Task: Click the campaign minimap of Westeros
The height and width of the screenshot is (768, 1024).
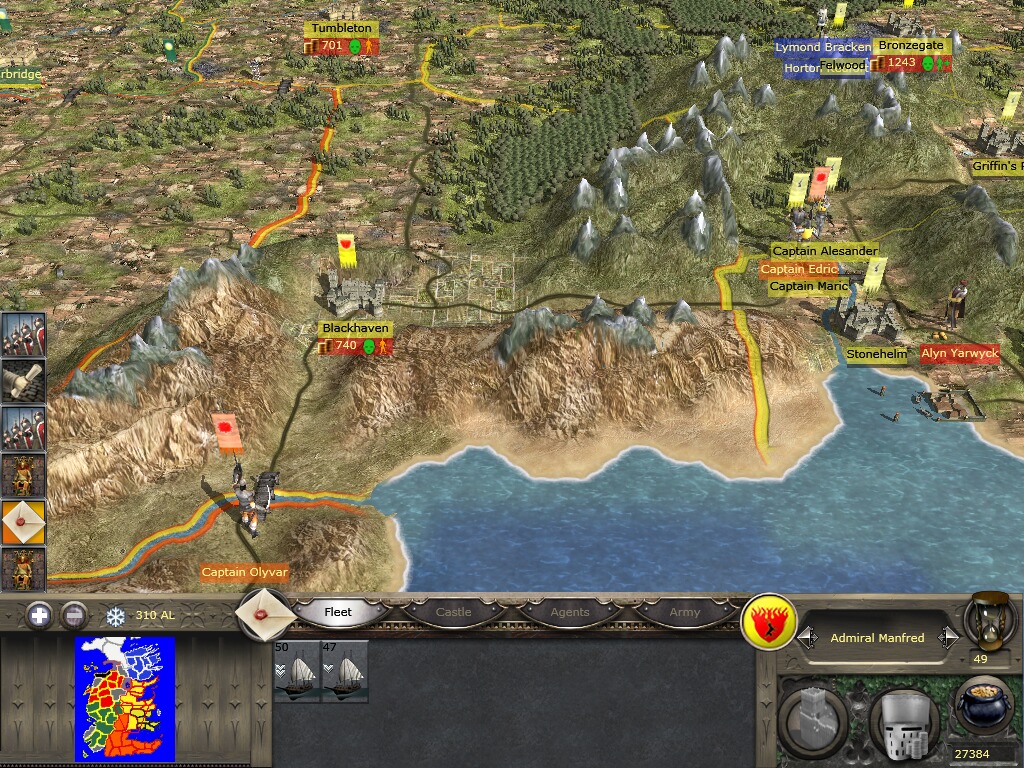Action: [125, 699]
